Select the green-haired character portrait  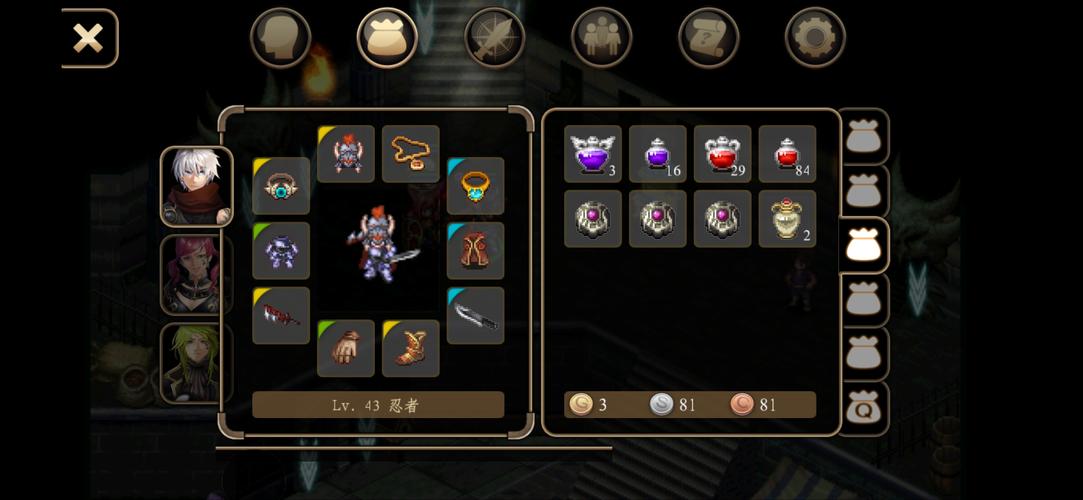196,362
